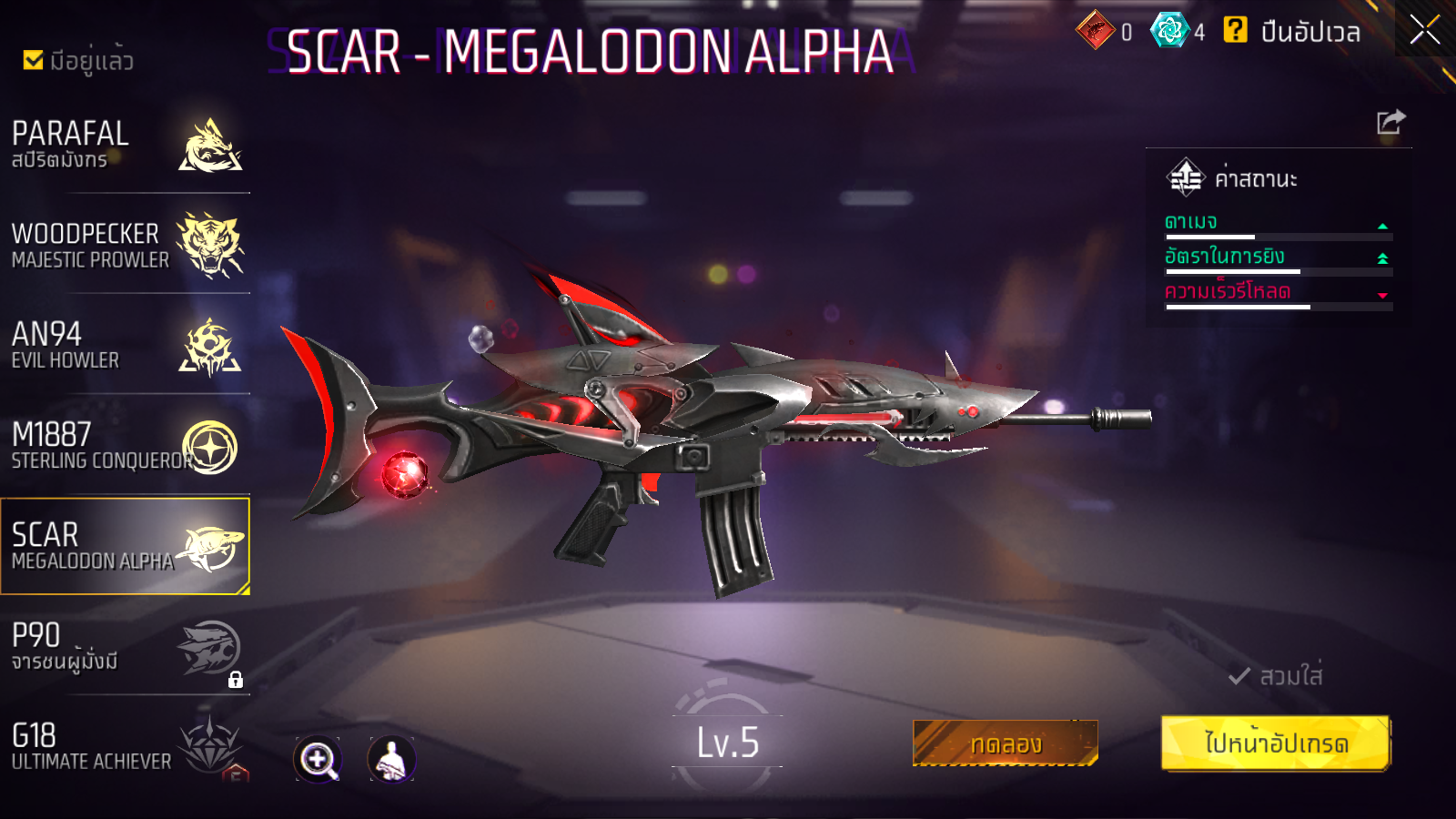Pick the M1887 Sterling Conqueror skin
Screen dimensions: 1456x819
pos(126,446)
